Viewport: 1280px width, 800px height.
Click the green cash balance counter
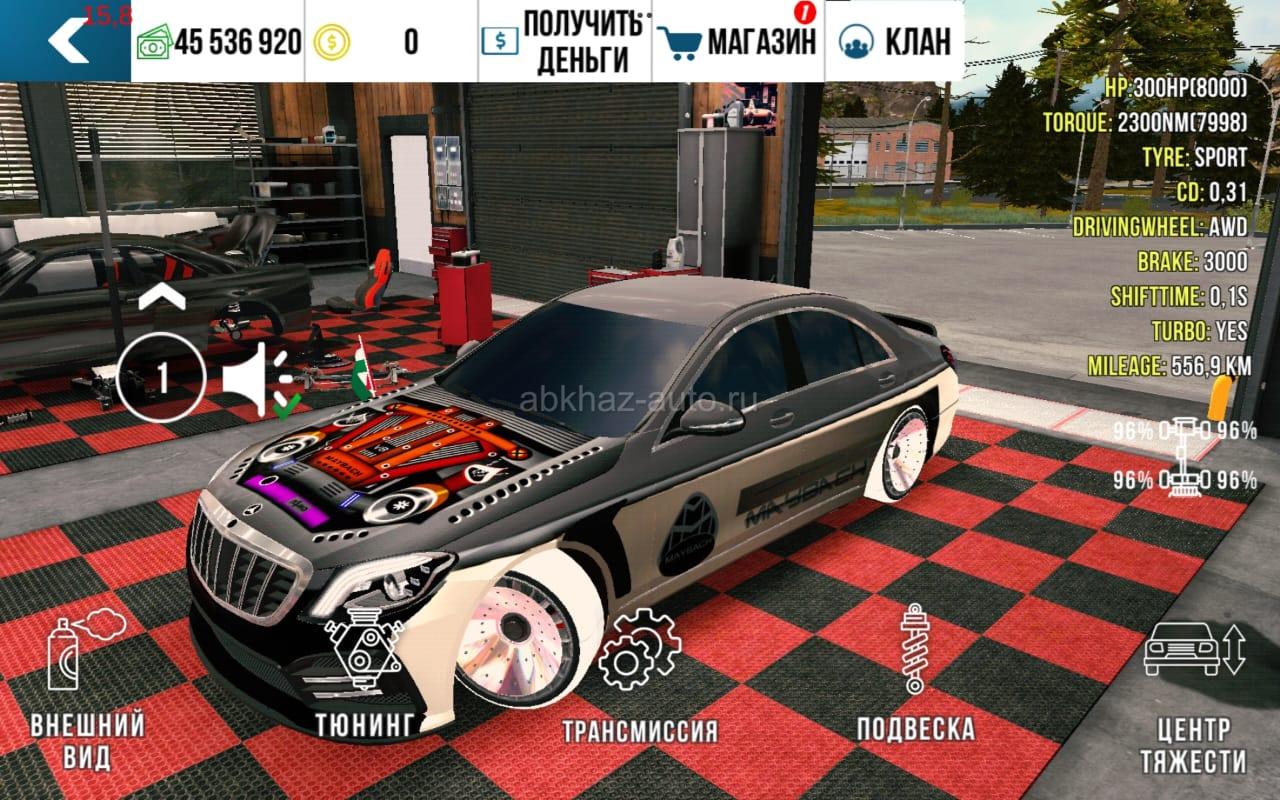[218, 42]
